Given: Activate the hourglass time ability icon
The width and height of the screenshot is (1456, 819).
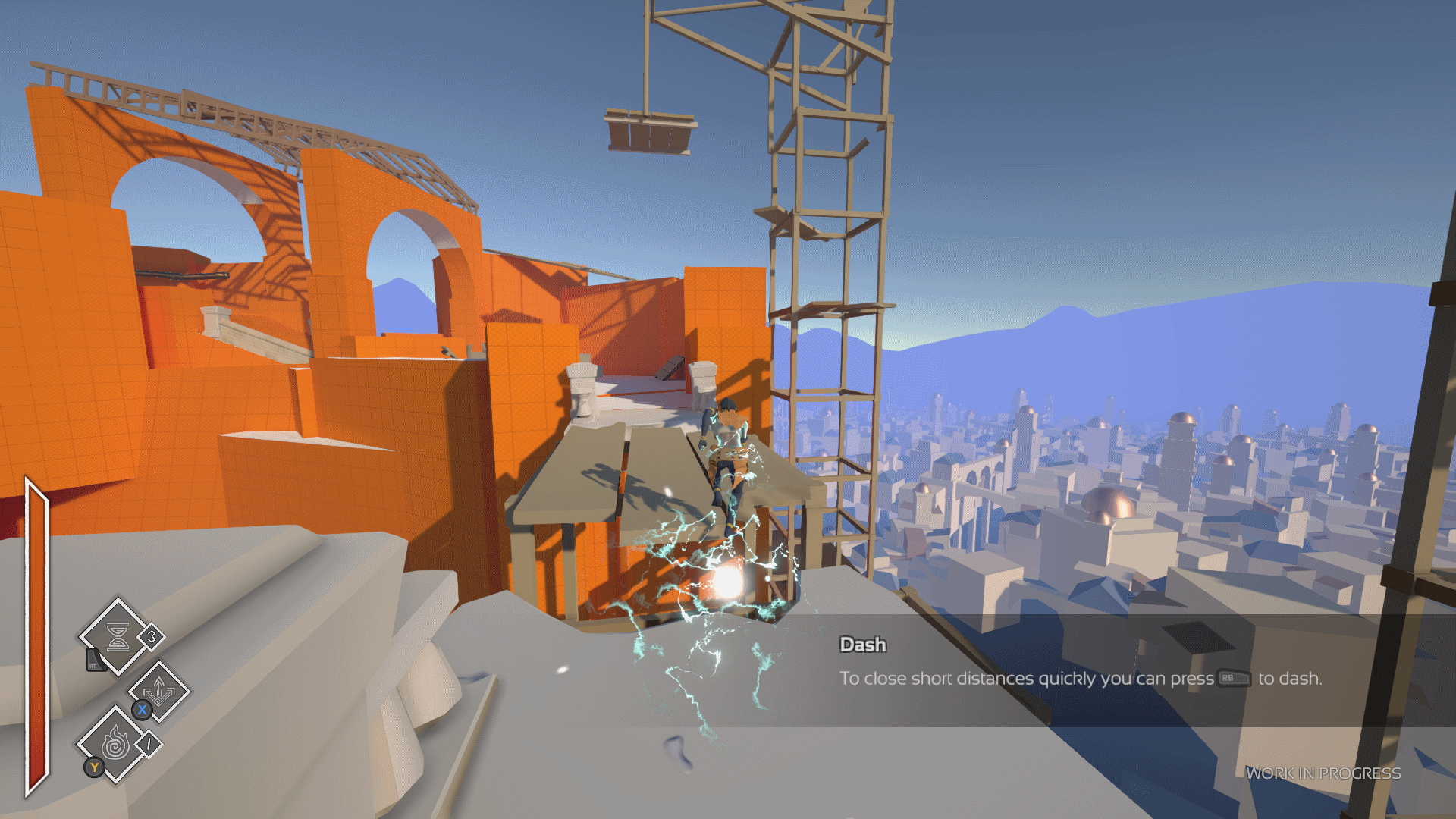Looking at the screenshot, I should coord(118,637).
